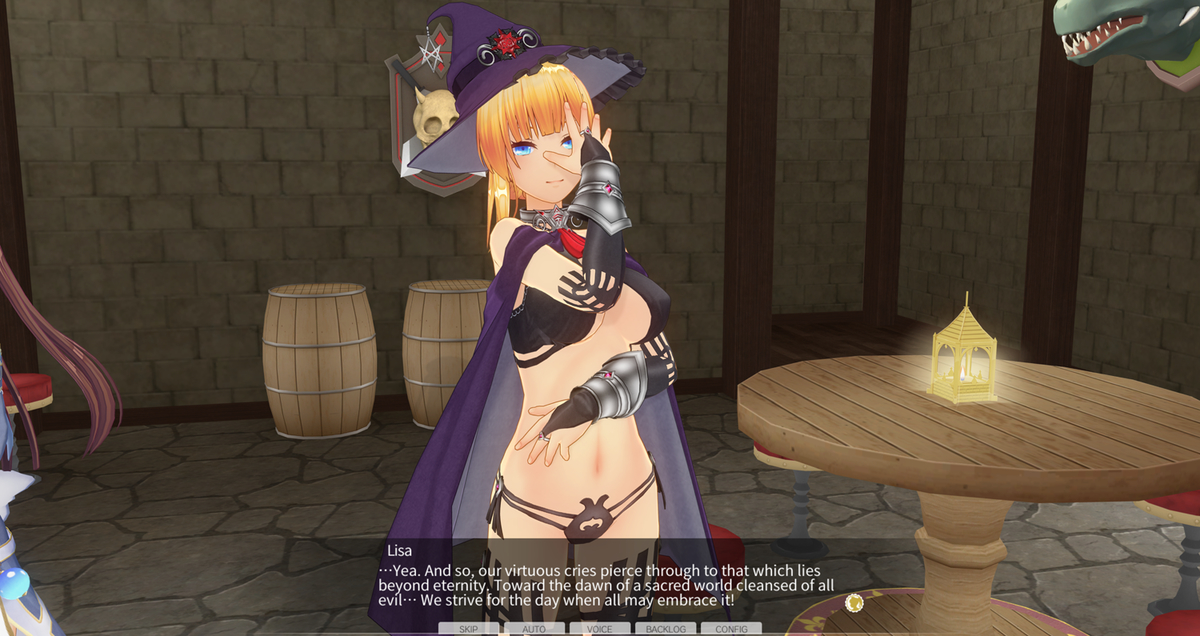Open the BACKLOG of past dialogue
The height and width of the screenshot is (636, 1200).
[x=665, y=629]
